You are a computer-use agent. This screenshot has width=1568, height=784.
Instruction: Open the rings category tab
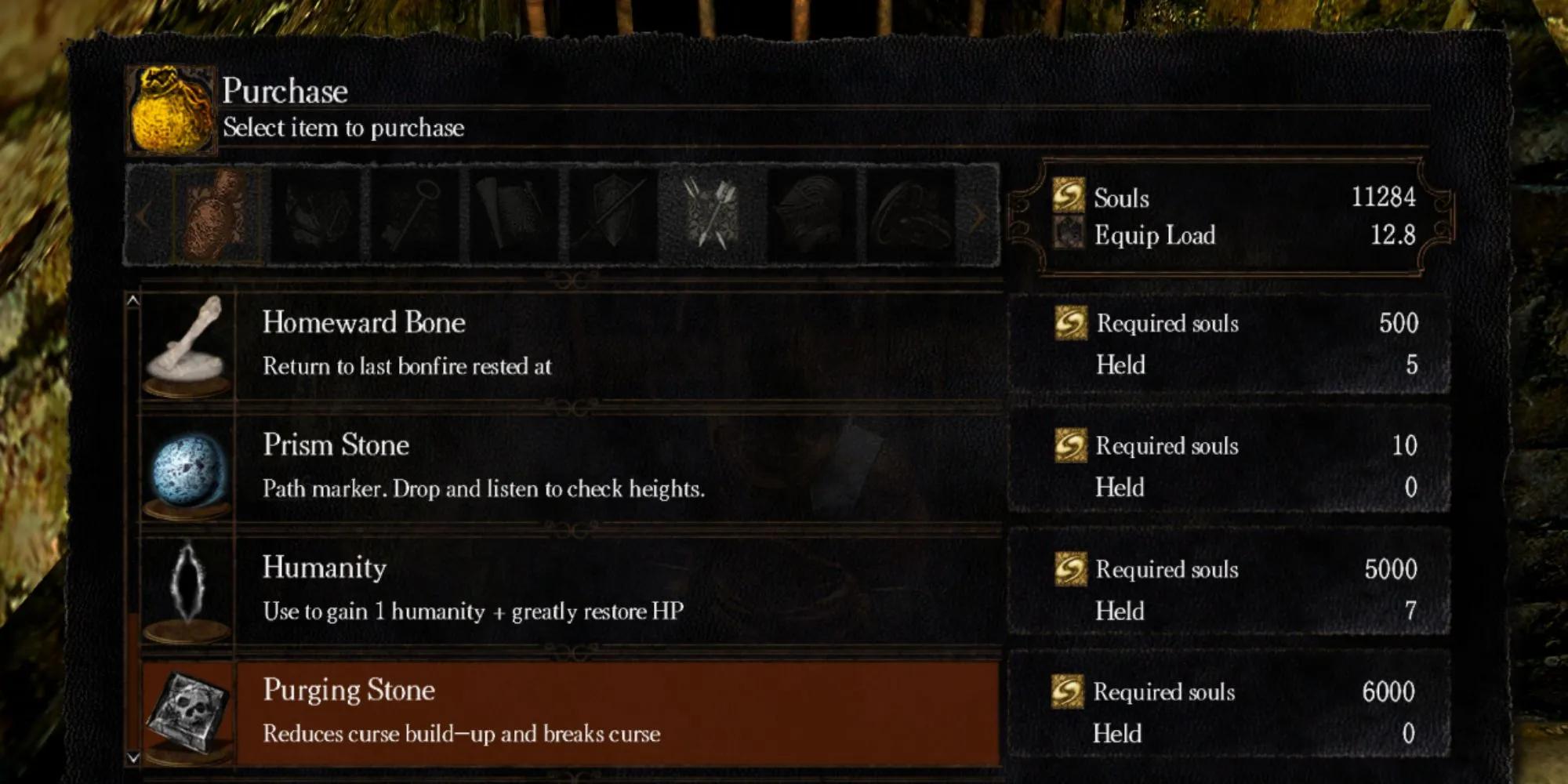tap(909, 214)
